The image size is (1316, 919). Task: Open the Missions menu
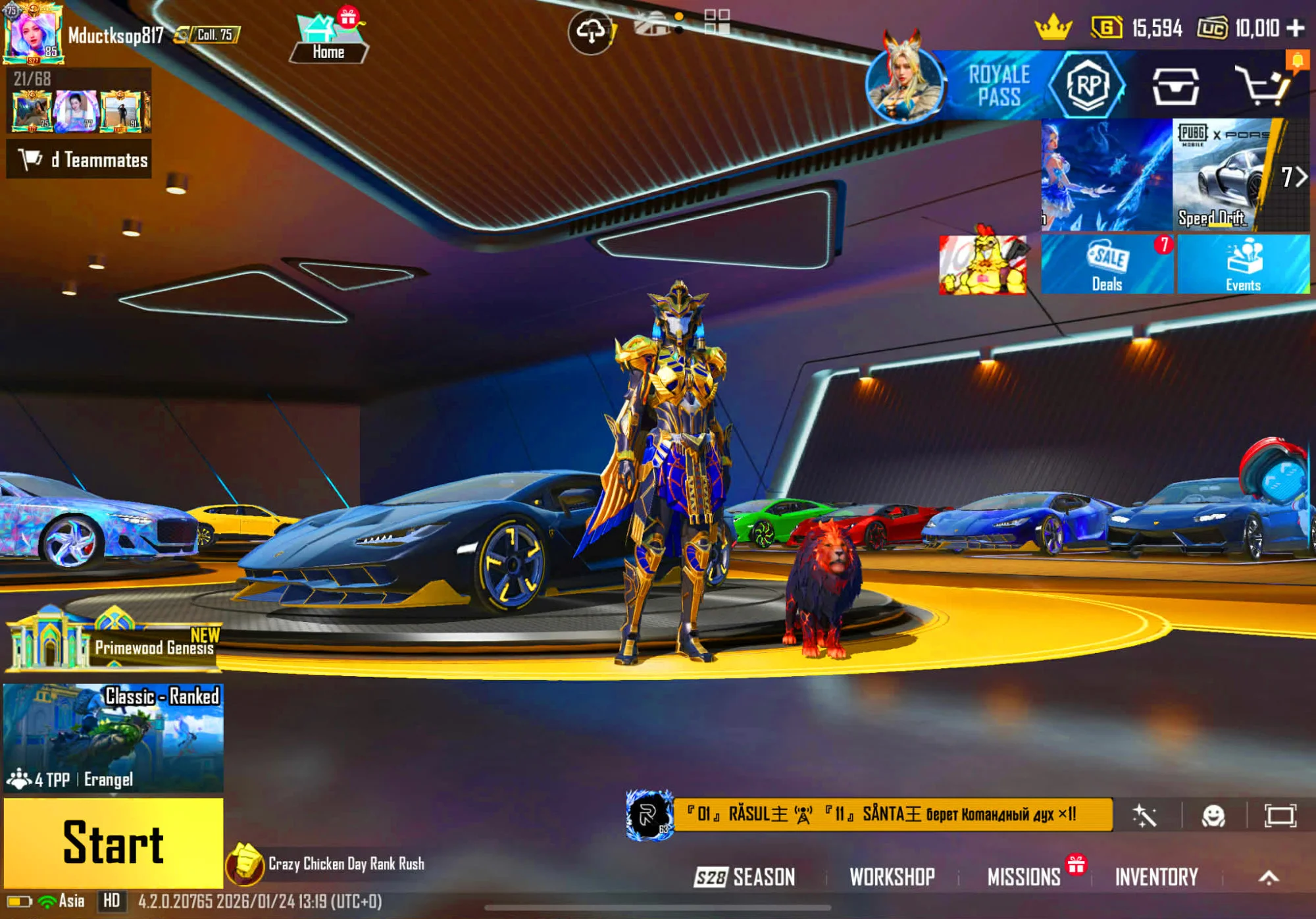1024,877
